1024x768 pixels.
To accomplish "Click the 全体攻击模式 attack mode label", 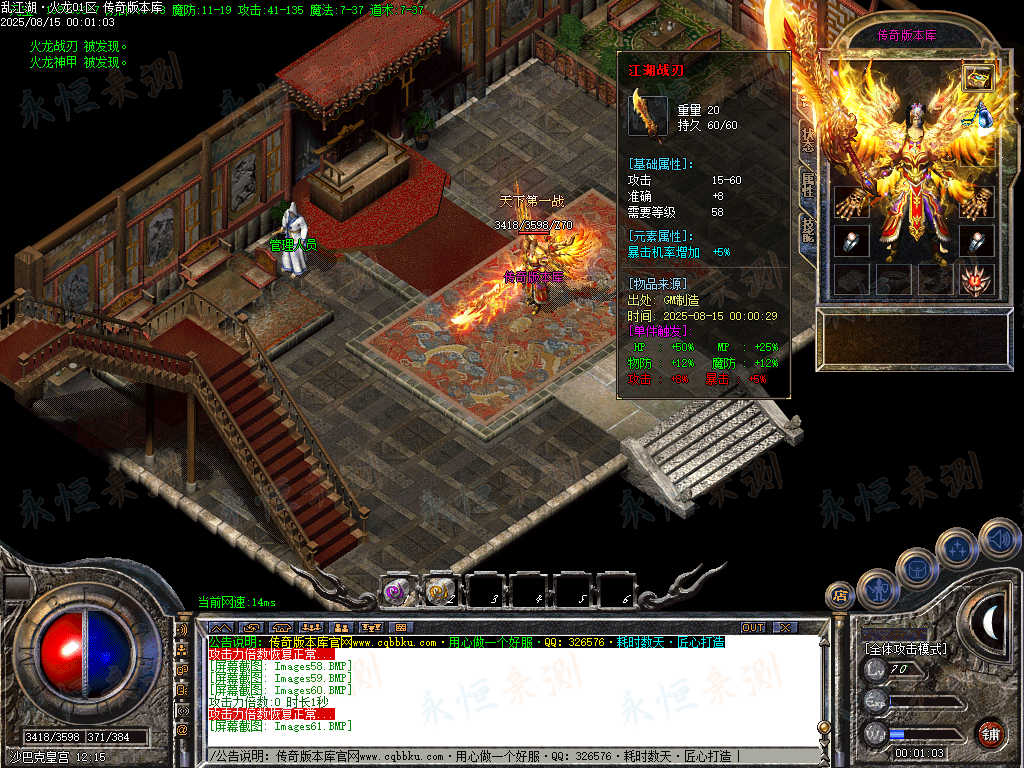I will point(905,649).
